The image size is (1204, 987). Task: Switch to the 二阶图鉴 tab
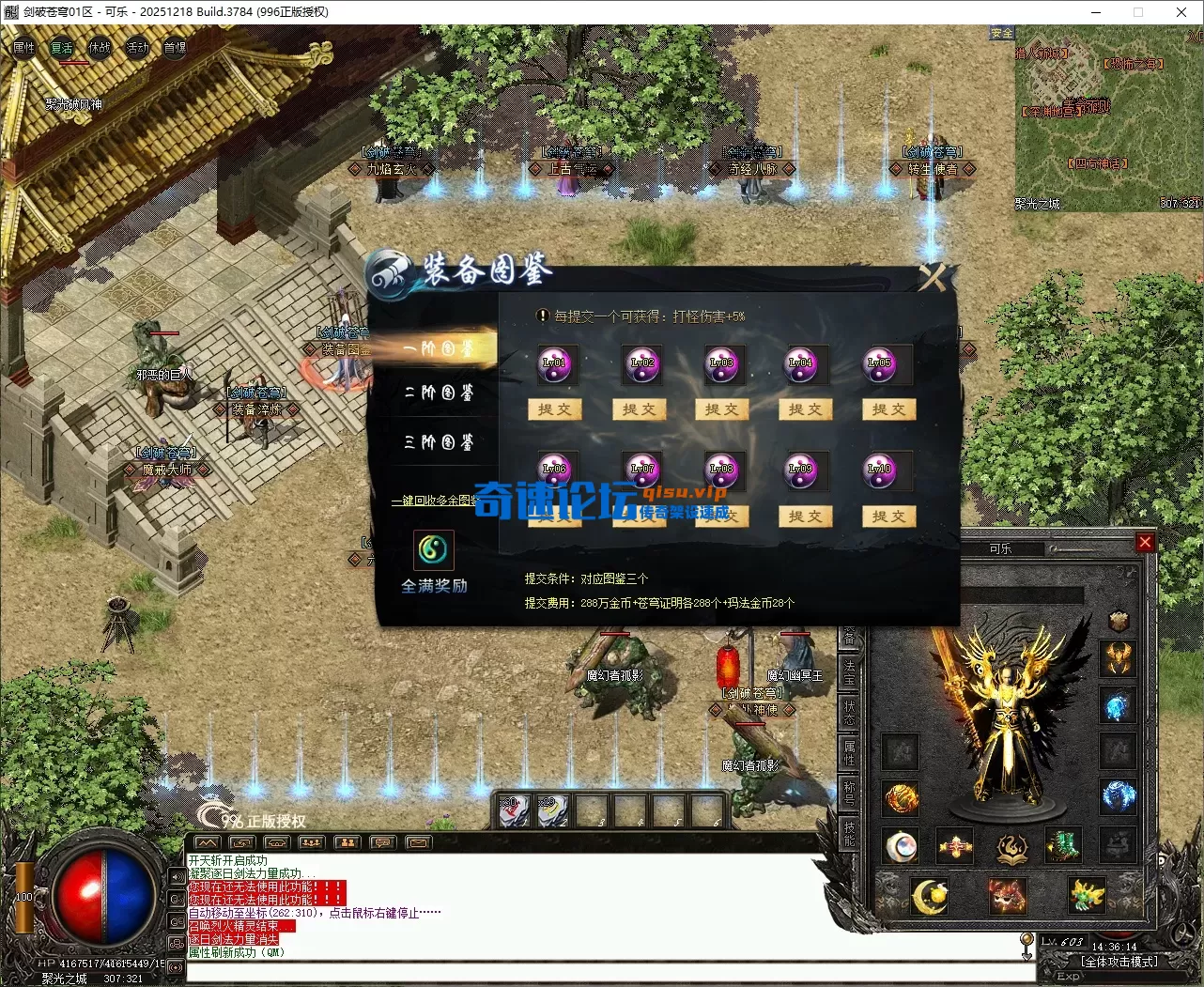(439, 393)
